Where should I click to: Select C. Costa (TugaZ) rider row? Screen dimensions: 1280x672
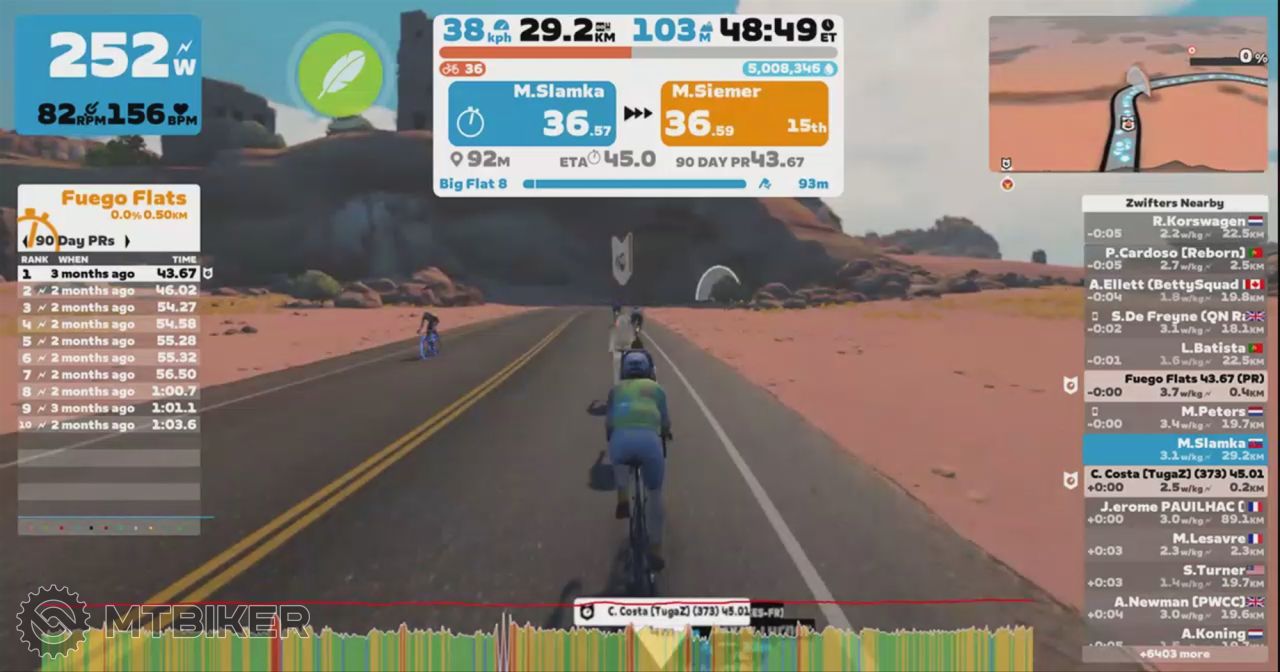(1175, 480)
